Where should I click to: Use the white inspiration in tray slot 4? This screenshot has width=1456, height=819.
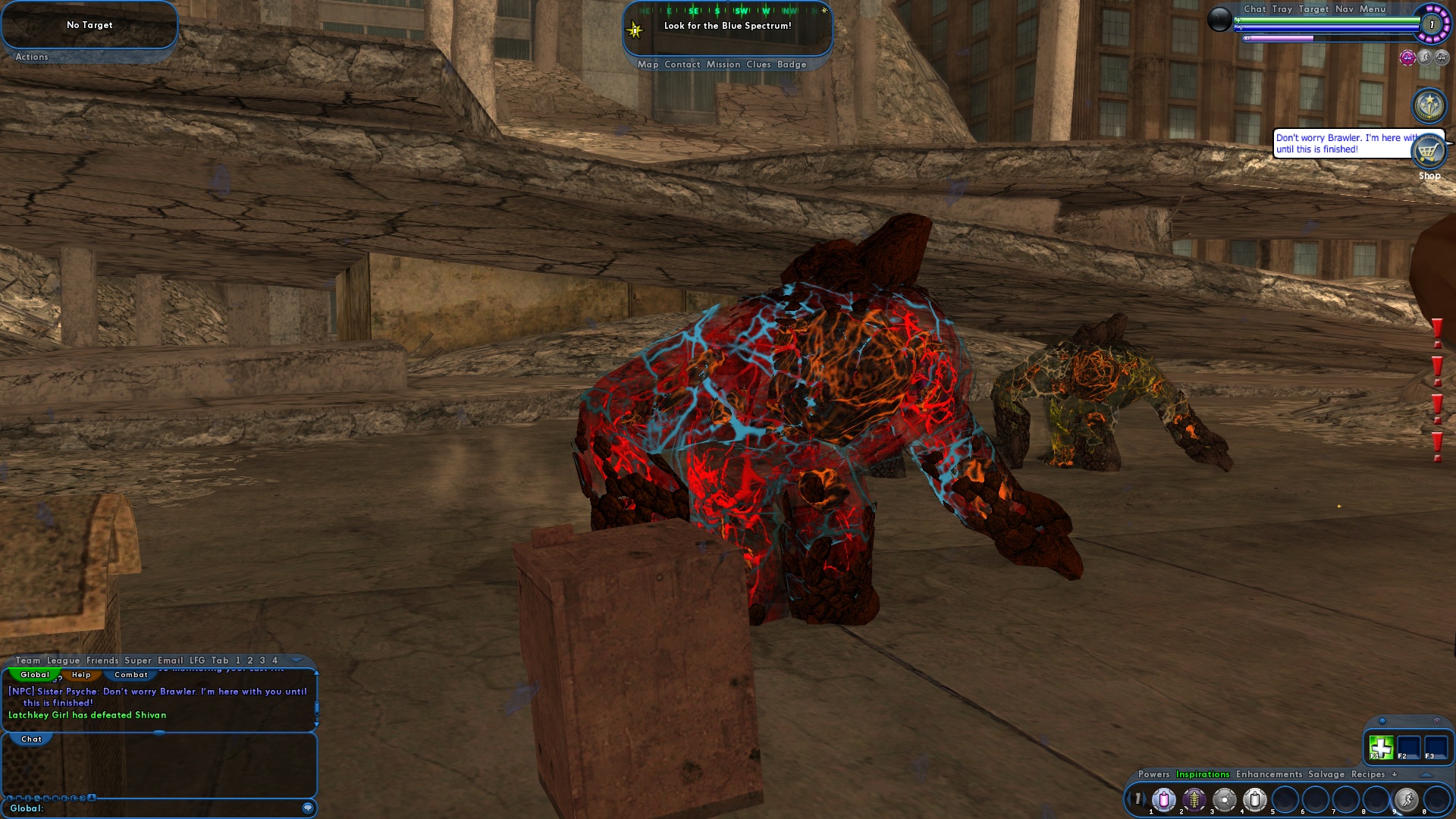pyautogui.click(x=1255, y=800)
